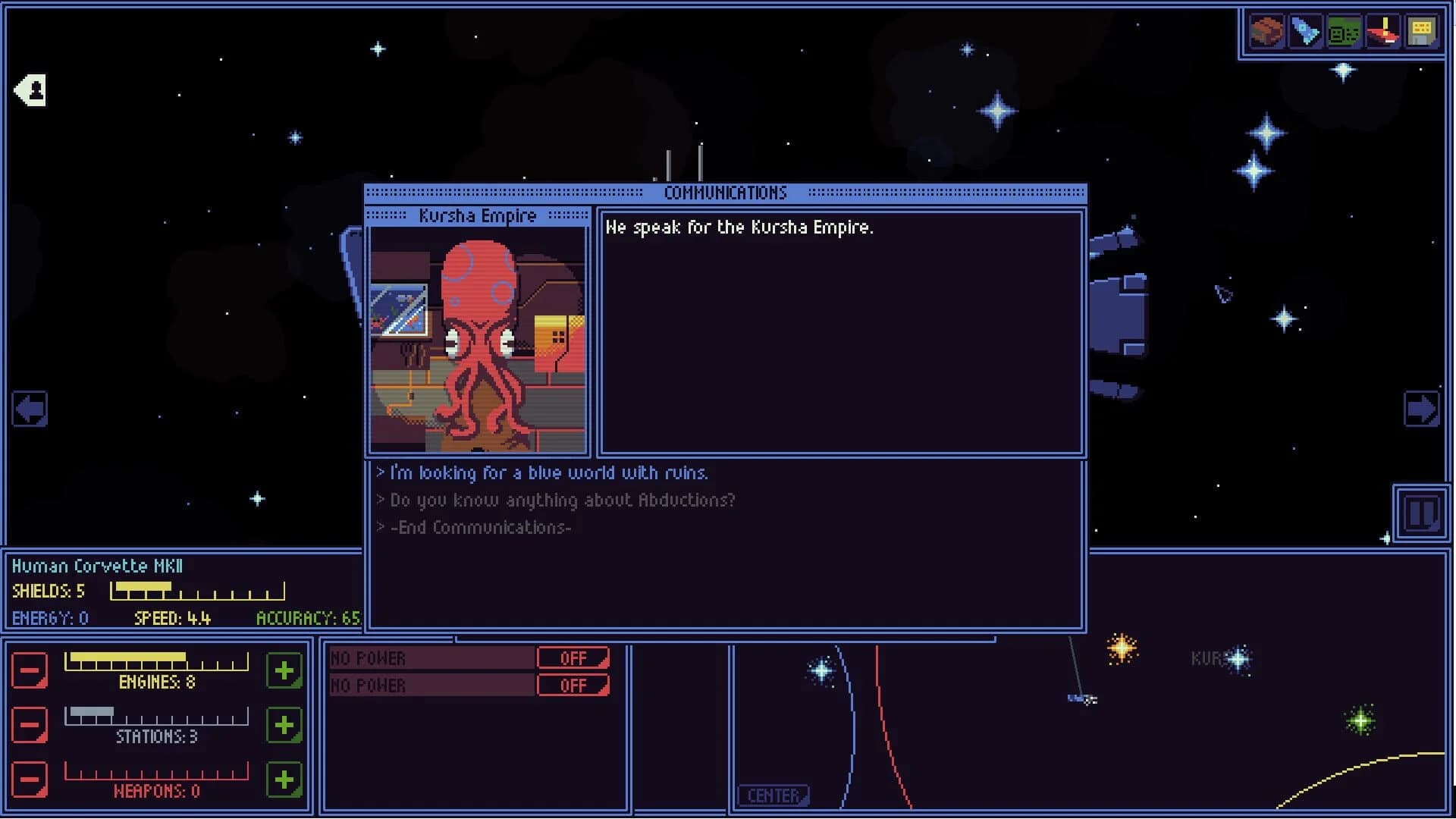The image size is (1456, 819).
Task: Ask about Abductions in the dialogue
Action: (x=561, y=500)
